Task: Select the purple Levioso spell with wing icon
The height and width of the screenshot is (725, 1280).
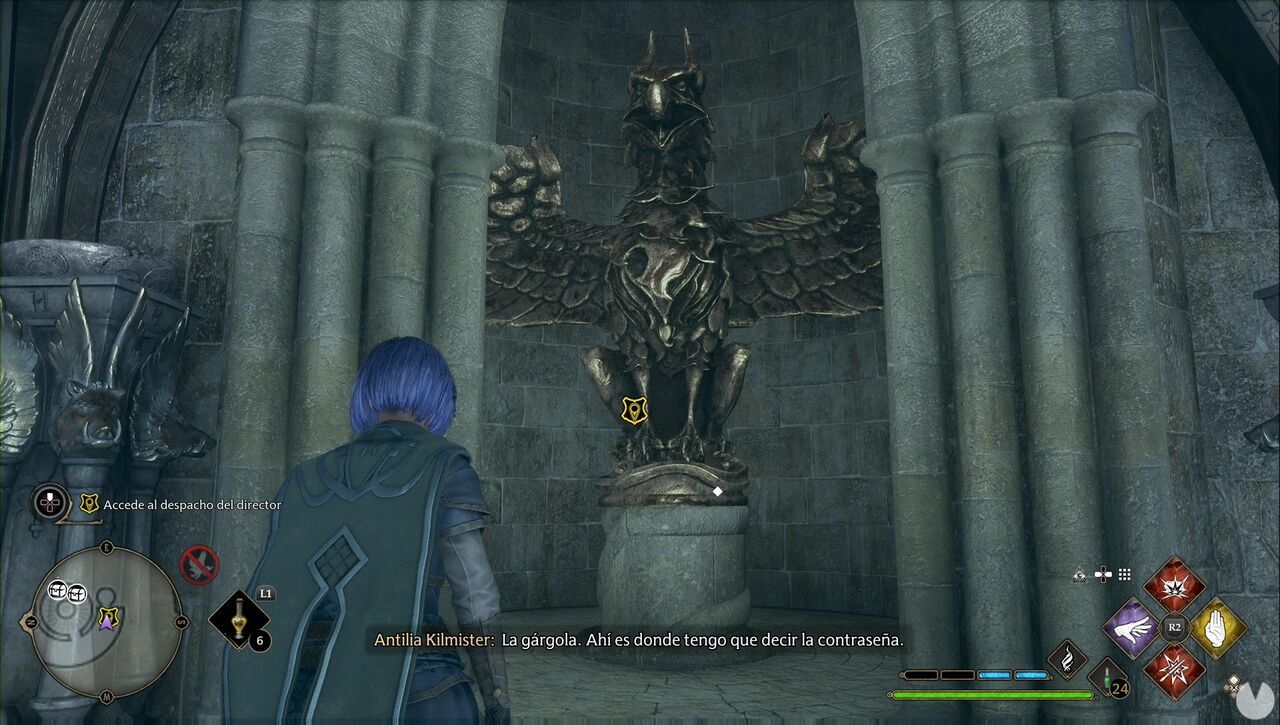Action: coord(1132,629)
